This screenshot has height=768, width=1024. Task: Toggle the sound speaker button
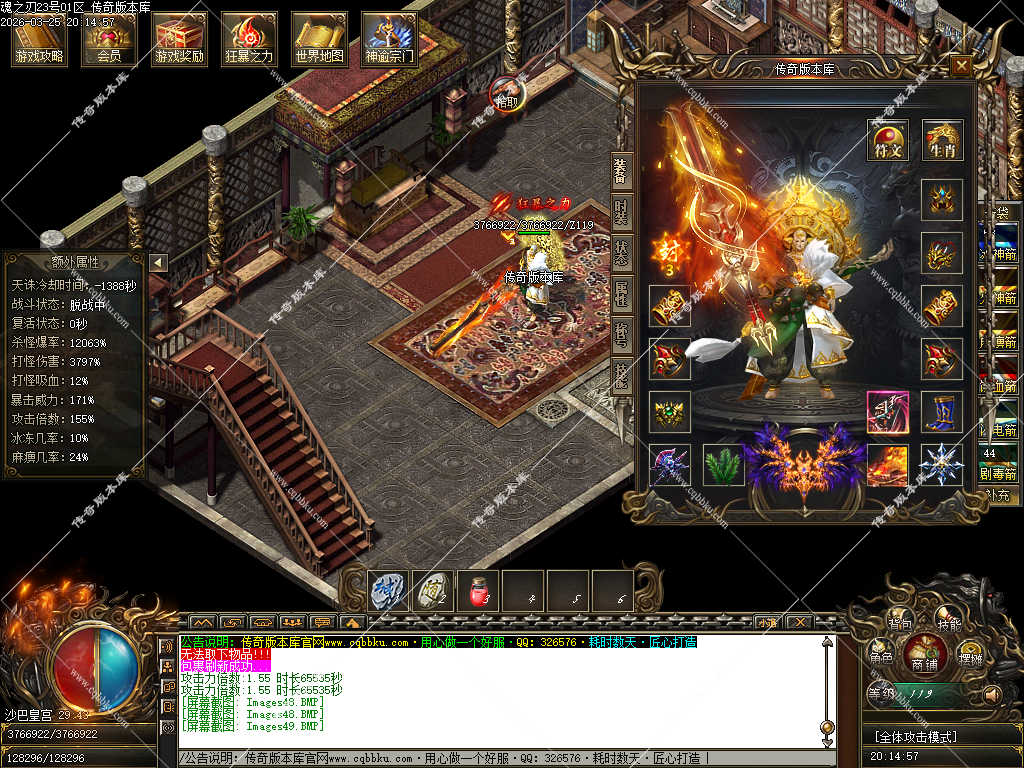point(992,693)
